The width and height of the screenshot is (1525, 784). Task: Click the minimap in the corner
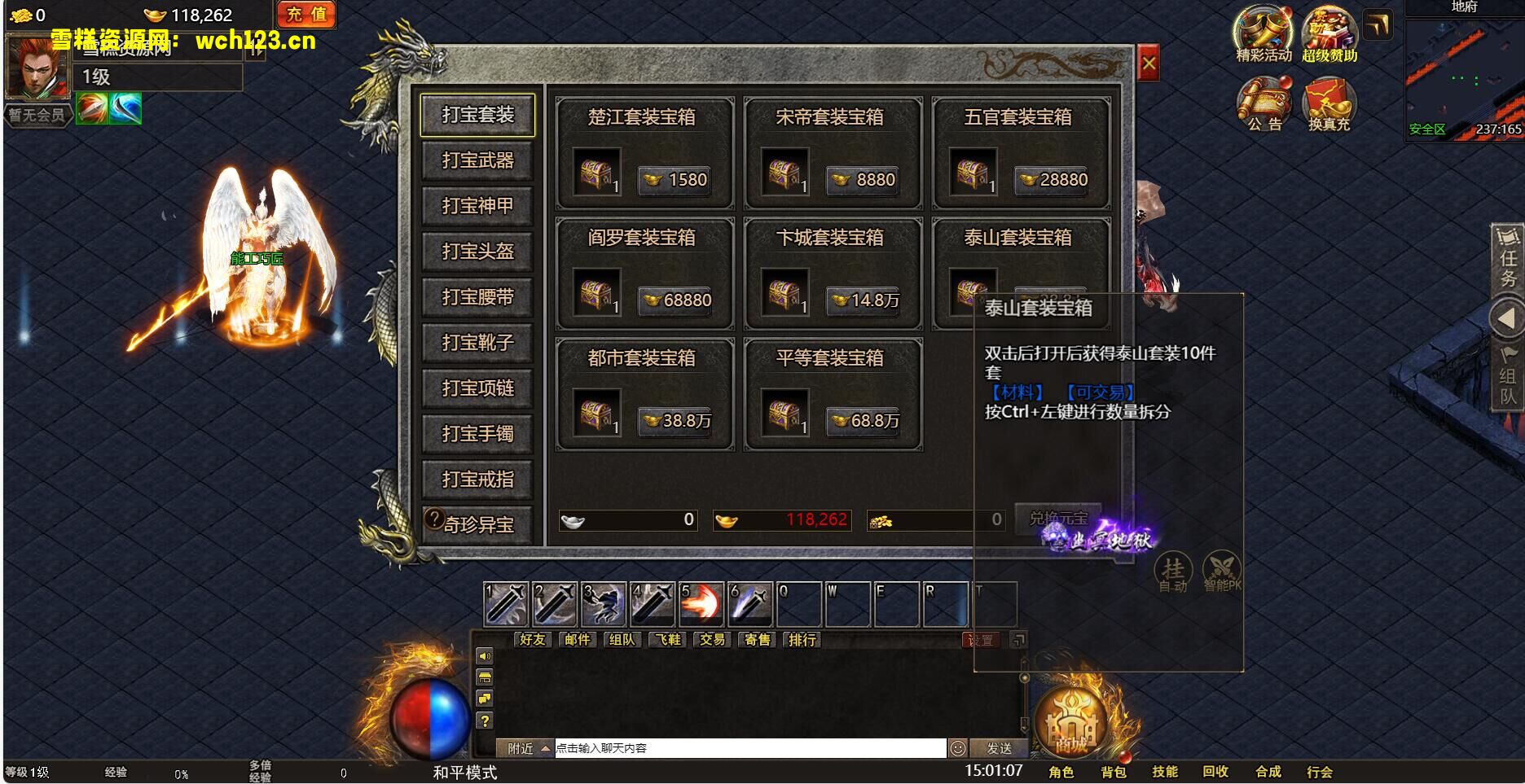coord(1464,73)
